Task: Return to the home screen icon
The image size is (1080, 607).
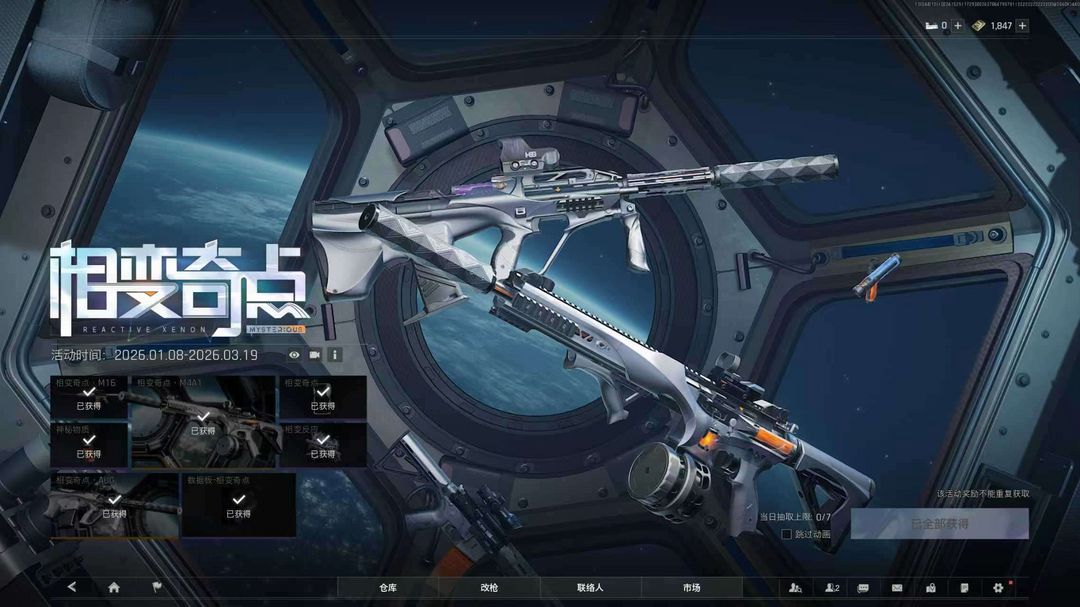Action: pyautogui.click(x=114, y=587)
